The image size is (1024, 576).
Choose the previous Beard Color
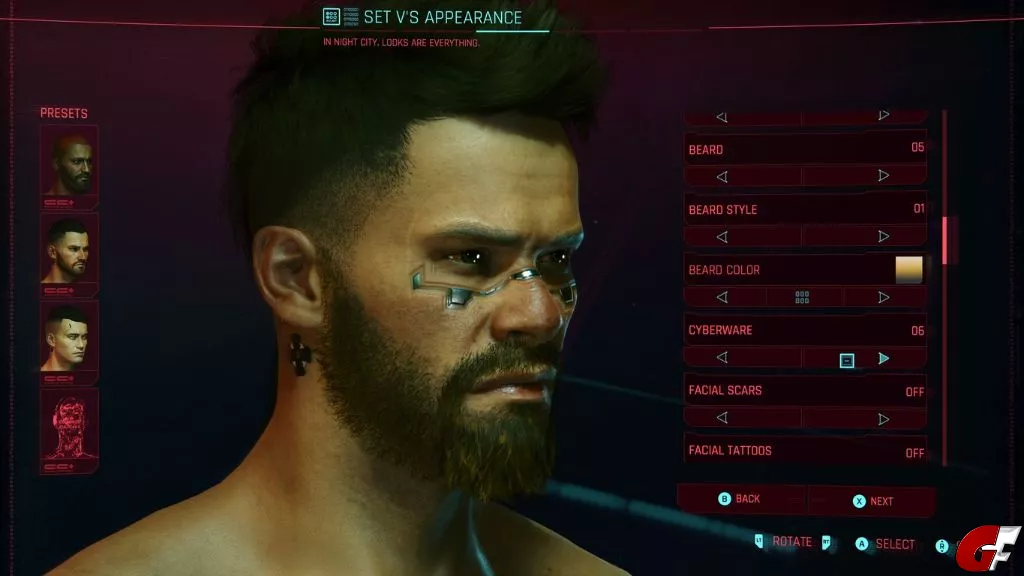(x=722, y=297)
